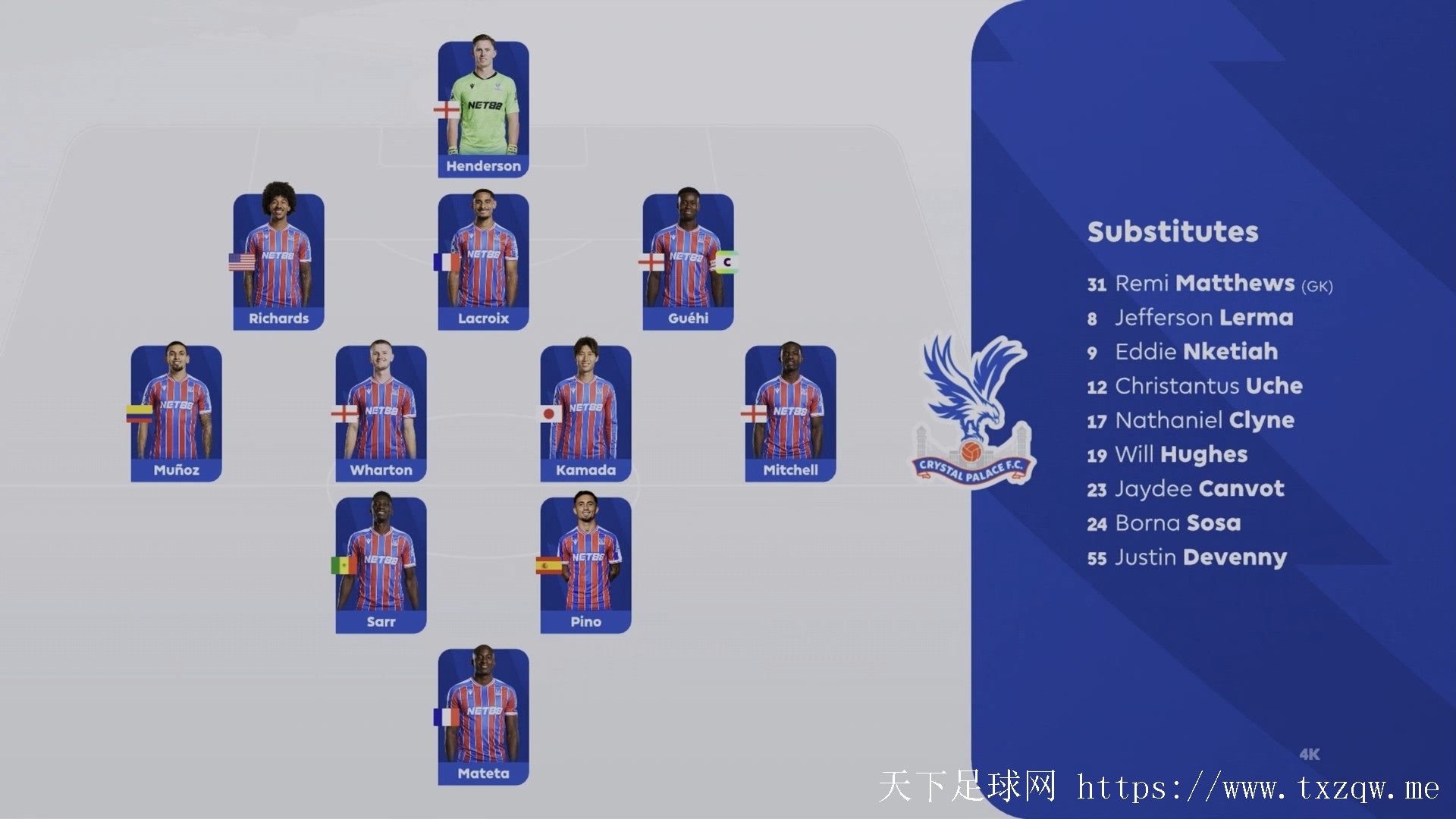Choose the Richards player card
The height and width of the screenshot is (819, 1456).
(278, 262)
